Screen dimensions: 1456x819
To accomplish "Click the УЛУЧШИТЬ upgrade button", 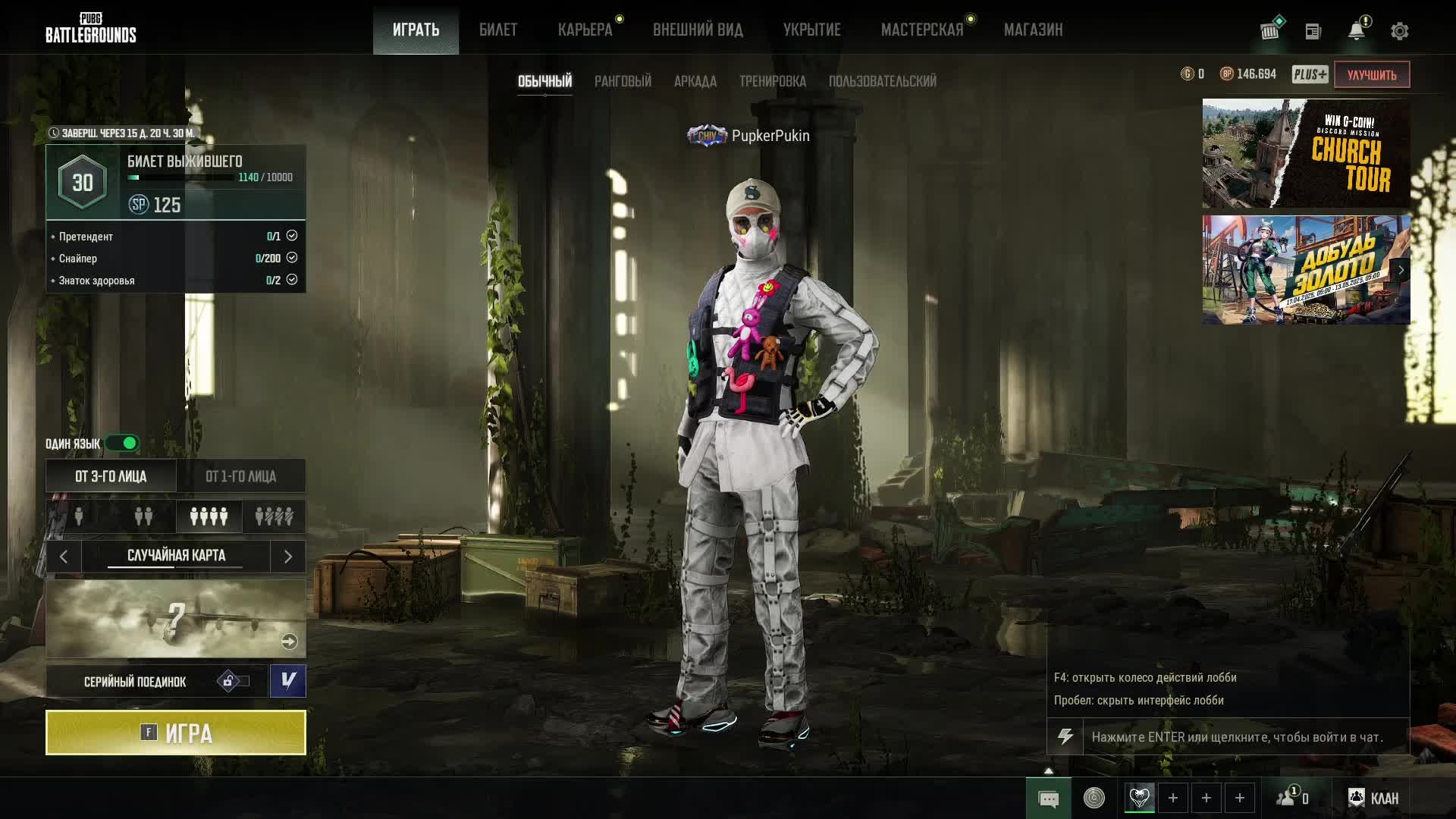I will 1371,75.
